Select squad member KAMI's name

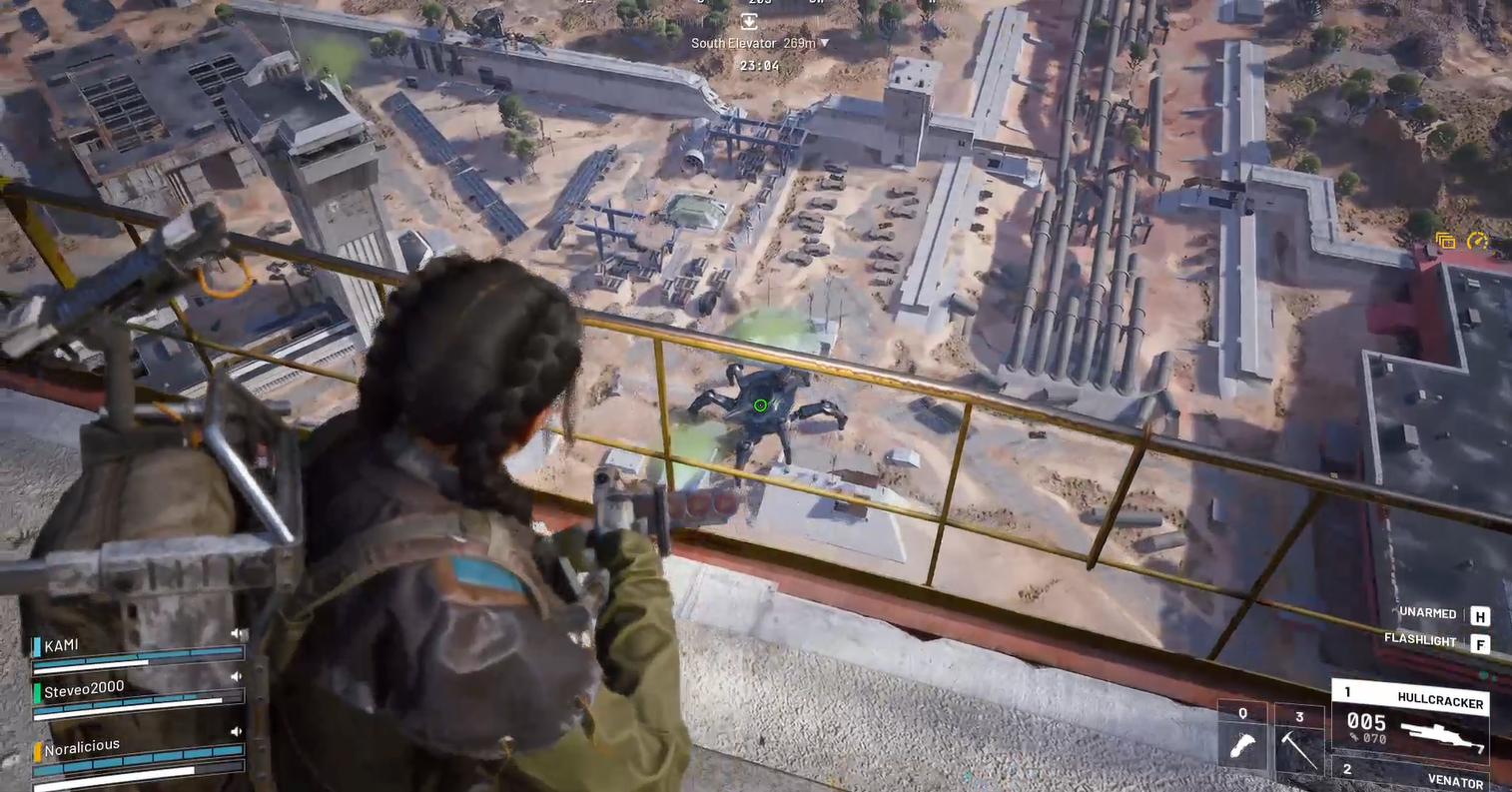[61, 645]
